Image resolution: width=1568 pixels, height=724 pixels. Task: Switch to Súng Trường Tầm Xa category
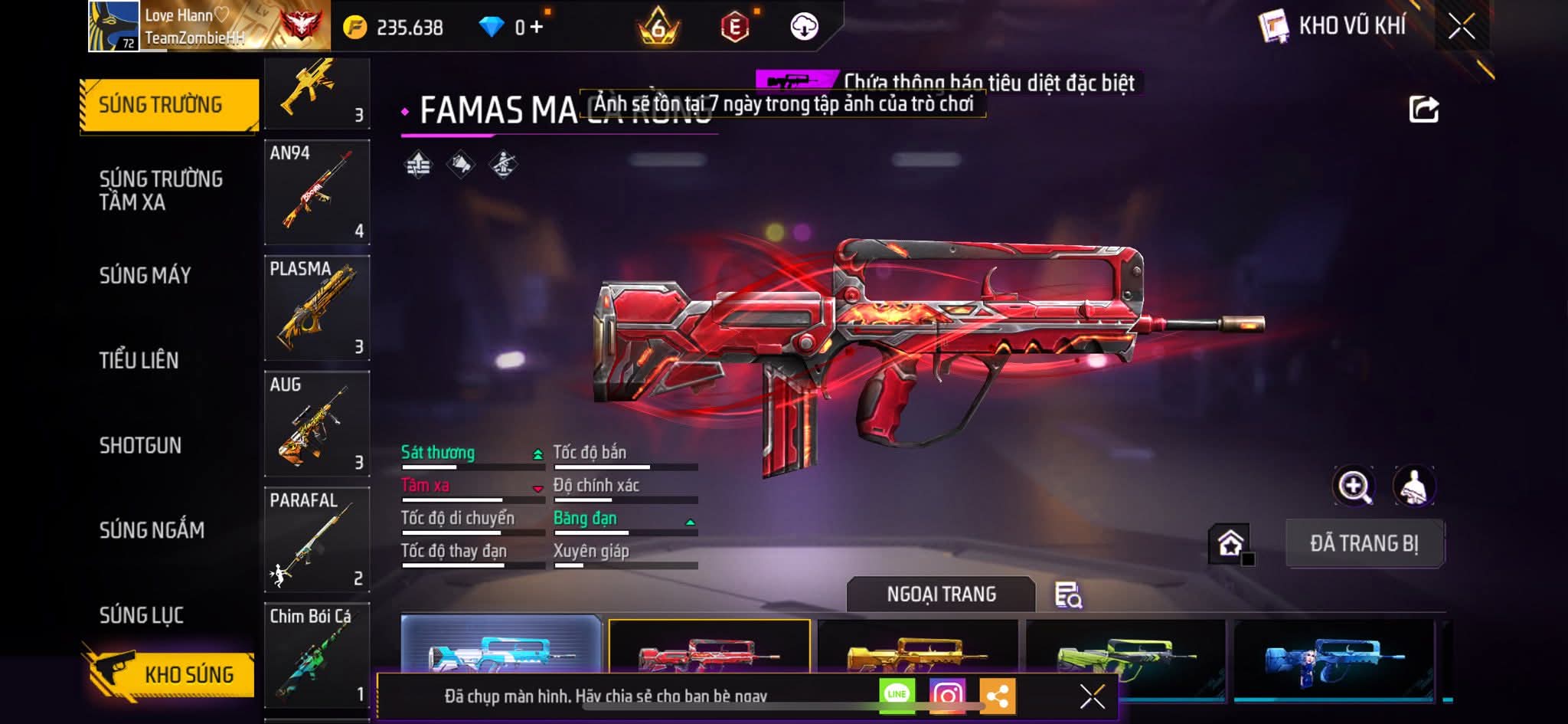tap(161, 190)
